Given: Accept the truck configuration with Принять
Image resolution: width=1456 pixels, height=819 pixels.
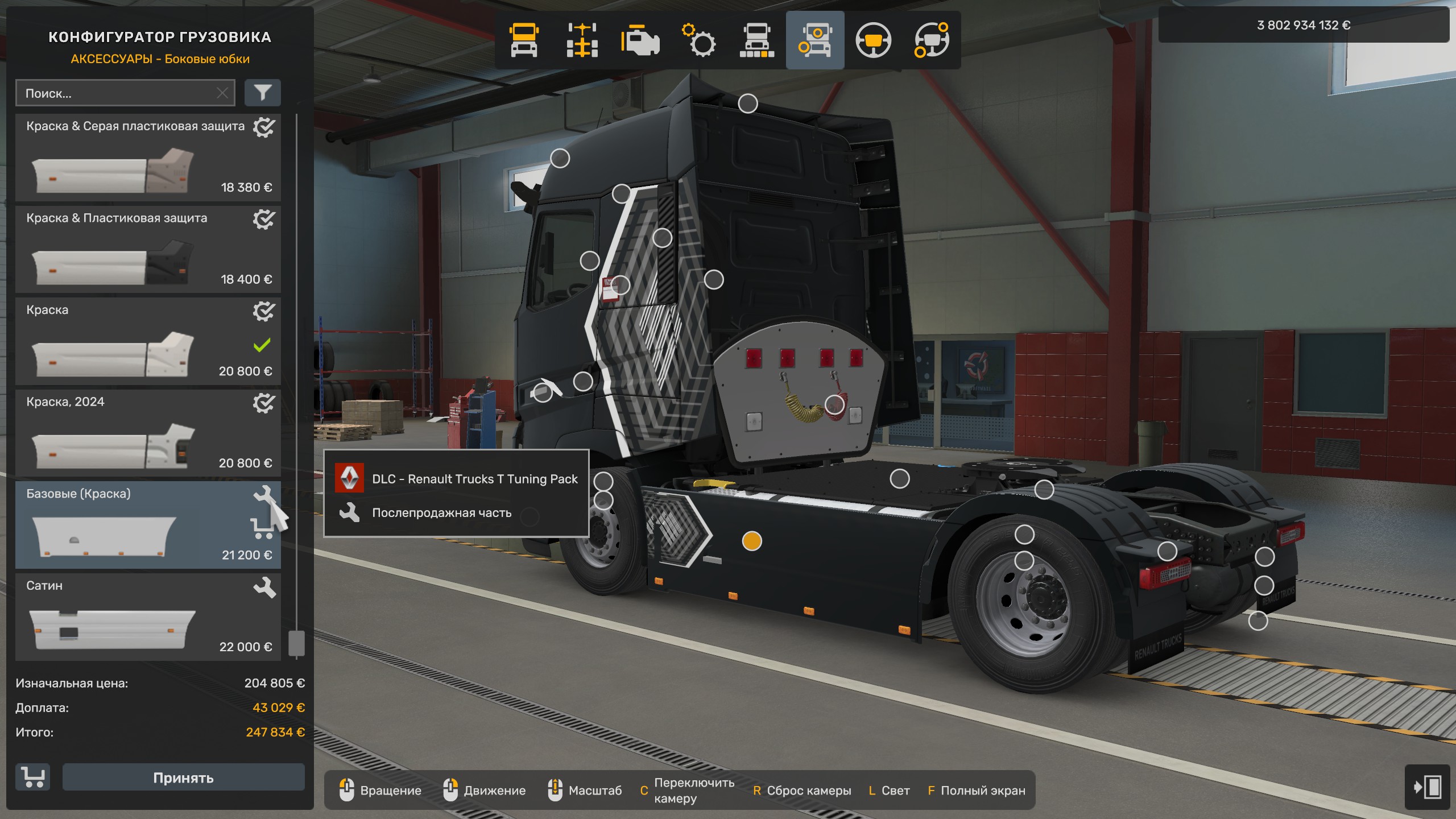Looking at the screenshot, I should click(183, 777).
